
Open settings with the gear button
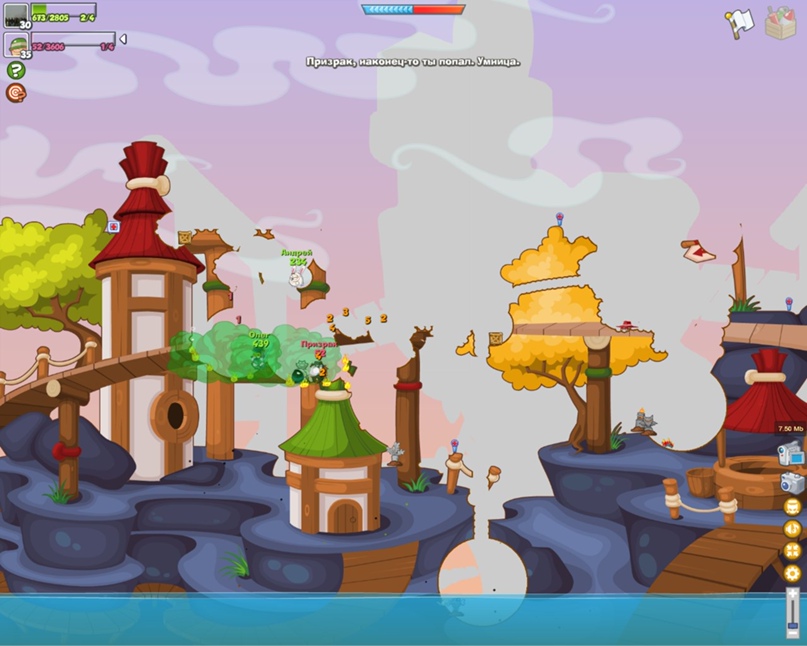click(x=792, y=574)
